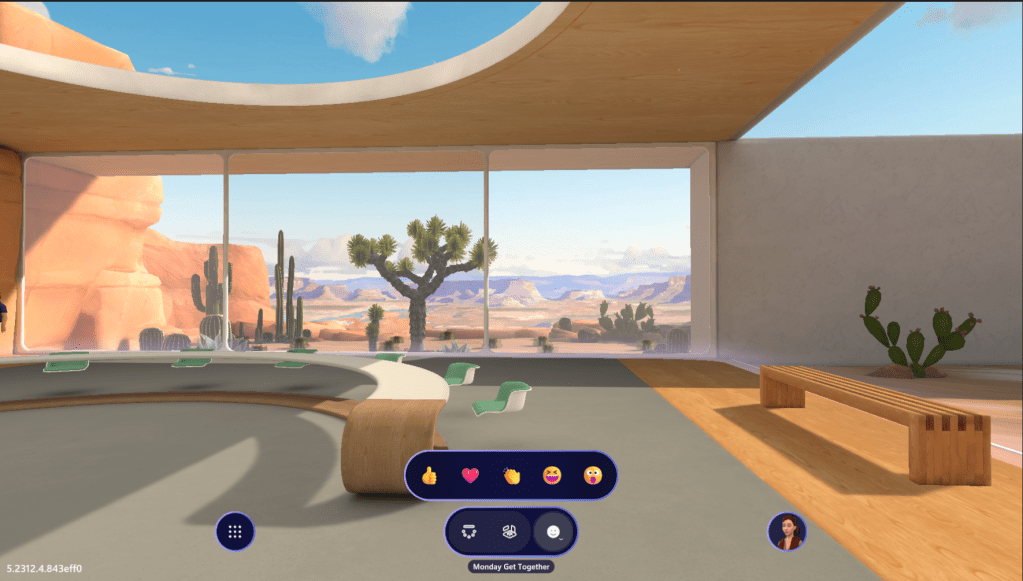The width and height of the screenshot is (1023, 581).
Task: Toggle the smiley reactions button
Action: coord(553,532)
